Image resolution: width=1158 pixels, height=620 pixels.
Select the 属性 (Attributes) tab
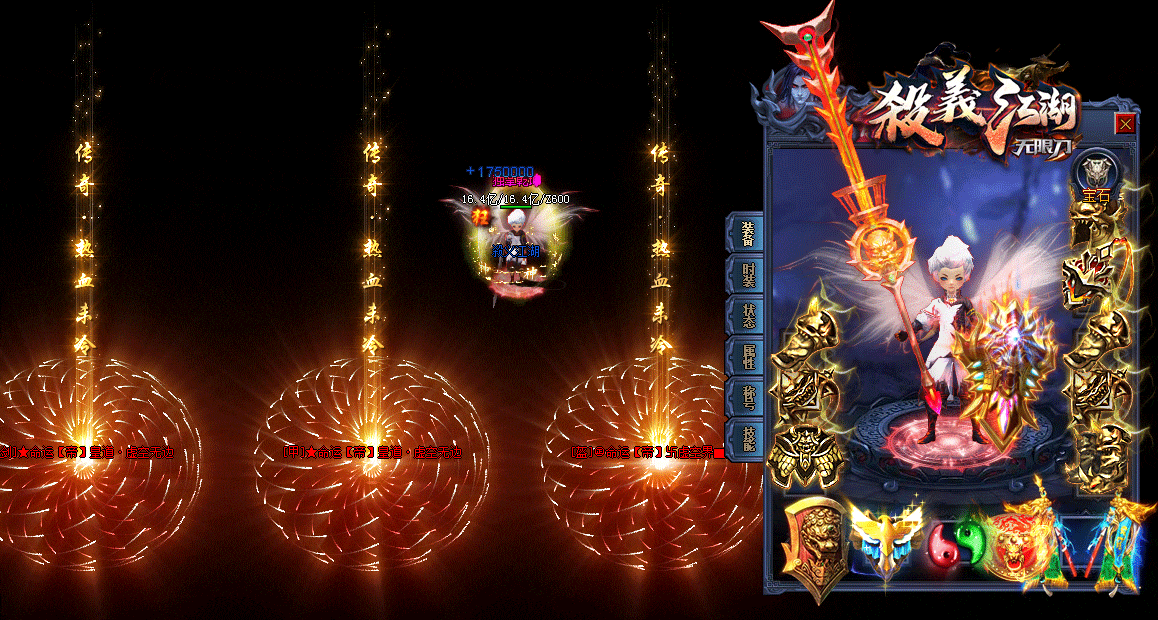click(747, 356)
